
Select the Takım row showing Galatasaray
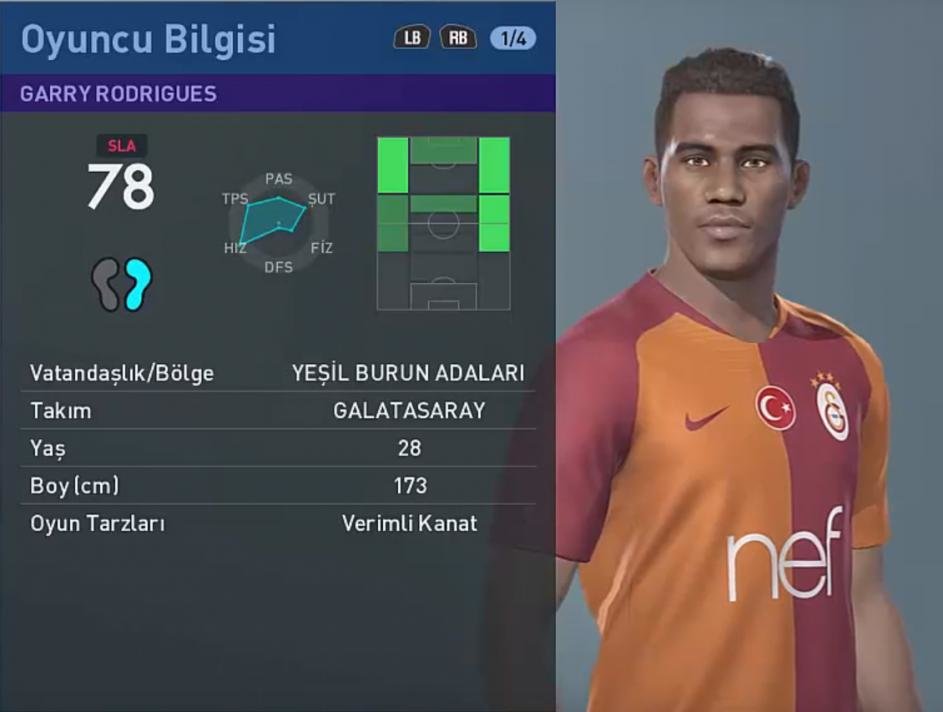(x=277, y=411)
